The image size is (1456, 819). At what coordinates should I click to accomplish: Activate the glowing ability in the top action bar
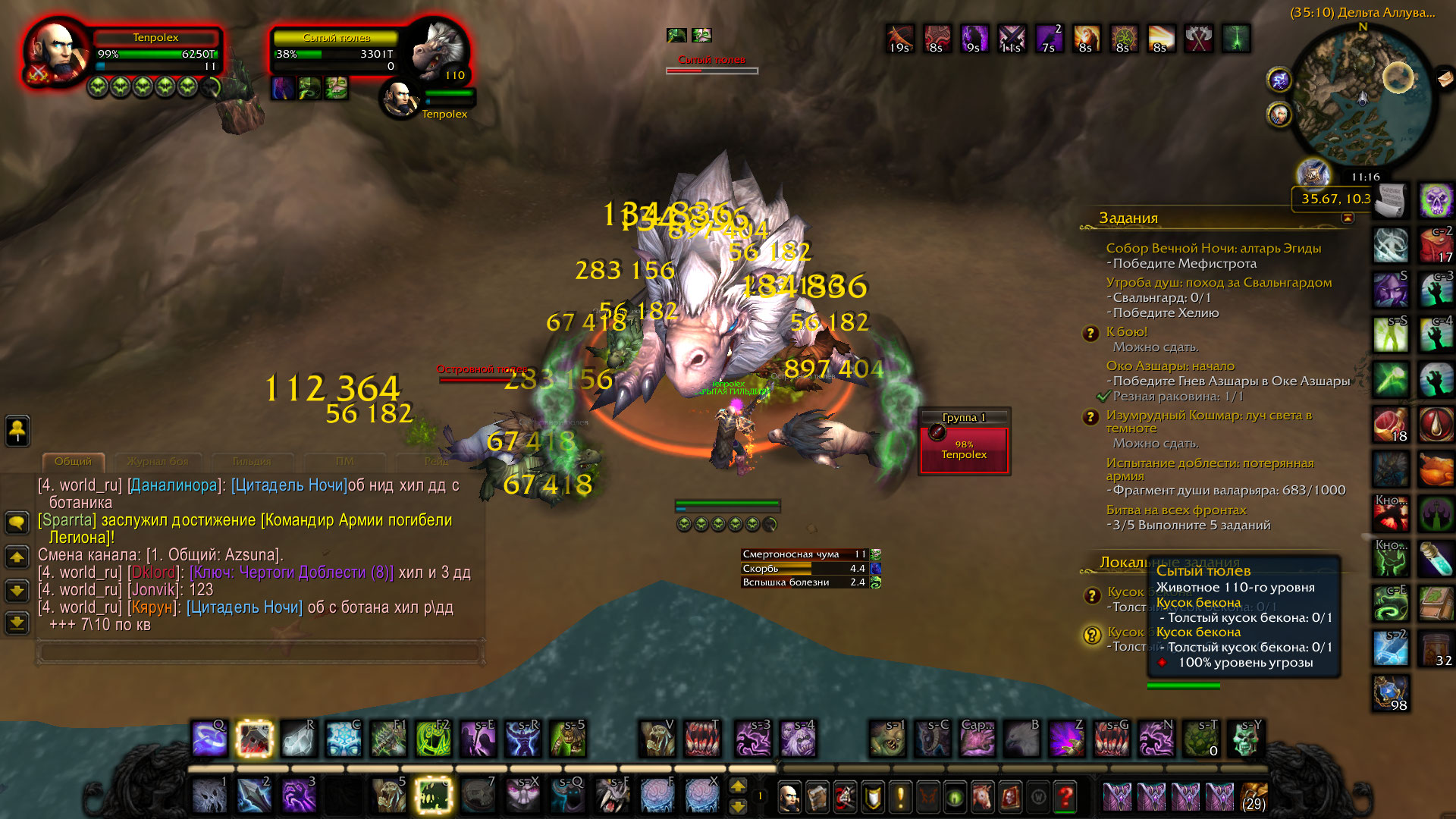click(x=254, y=739)
